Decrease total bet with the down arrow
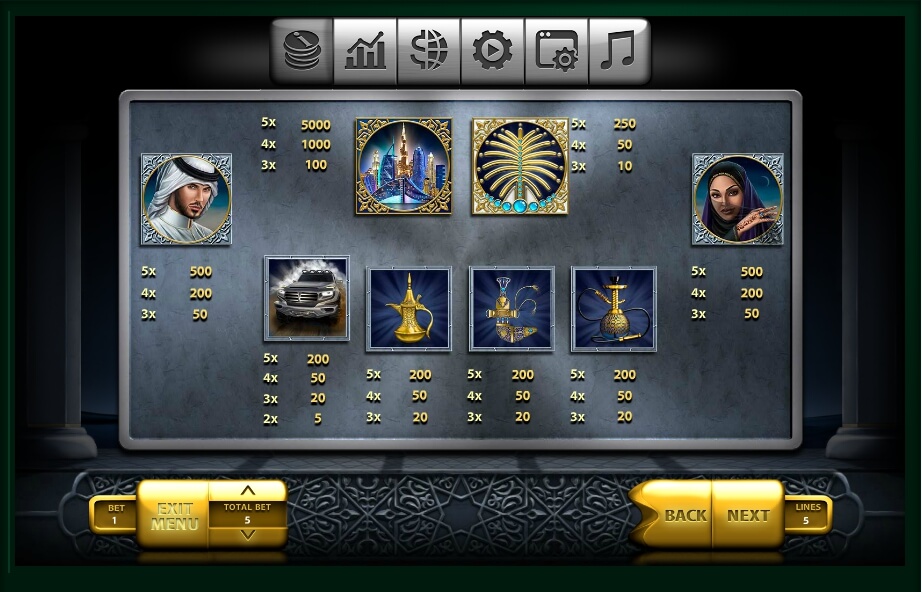Image resolution: width=922 pixels, height=592 pixels. click(248, 536)
